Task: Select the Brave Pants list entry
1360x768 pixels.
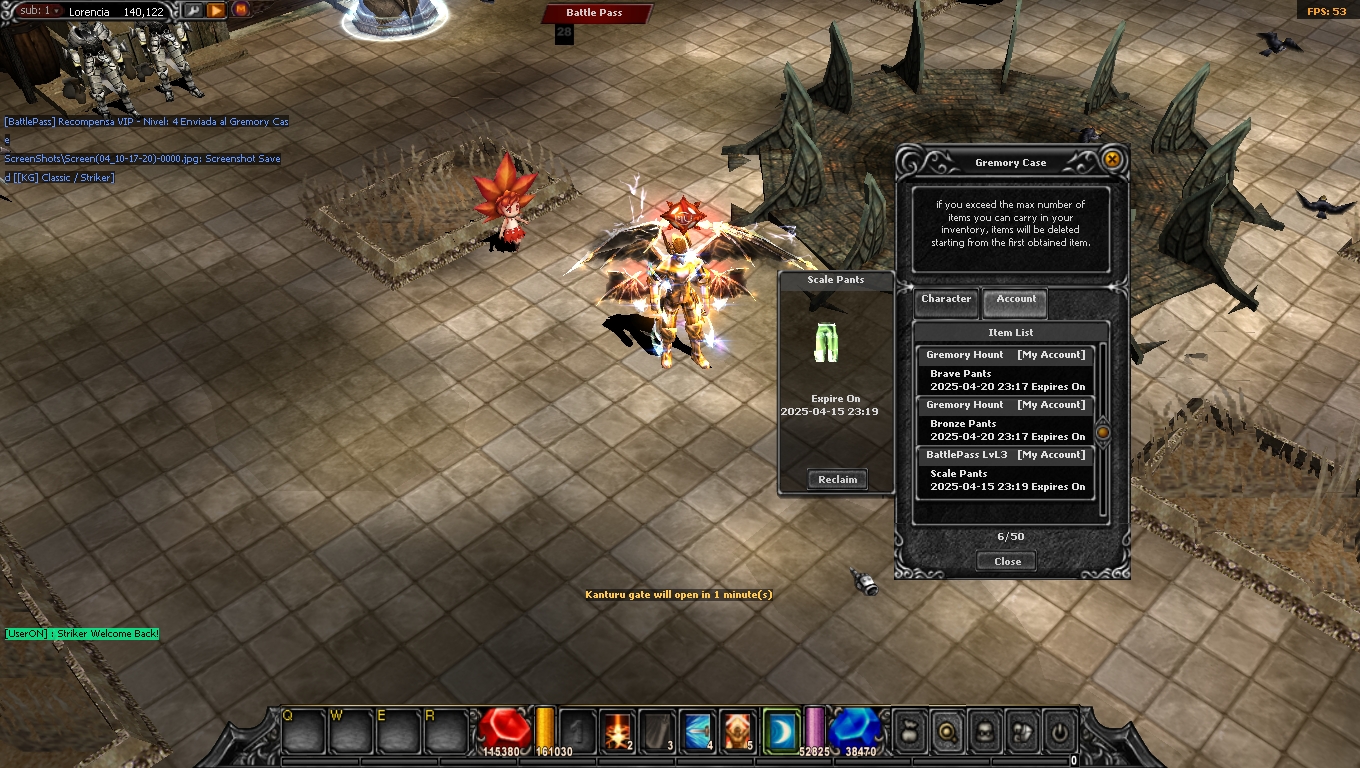Action: click(1005, 379)
